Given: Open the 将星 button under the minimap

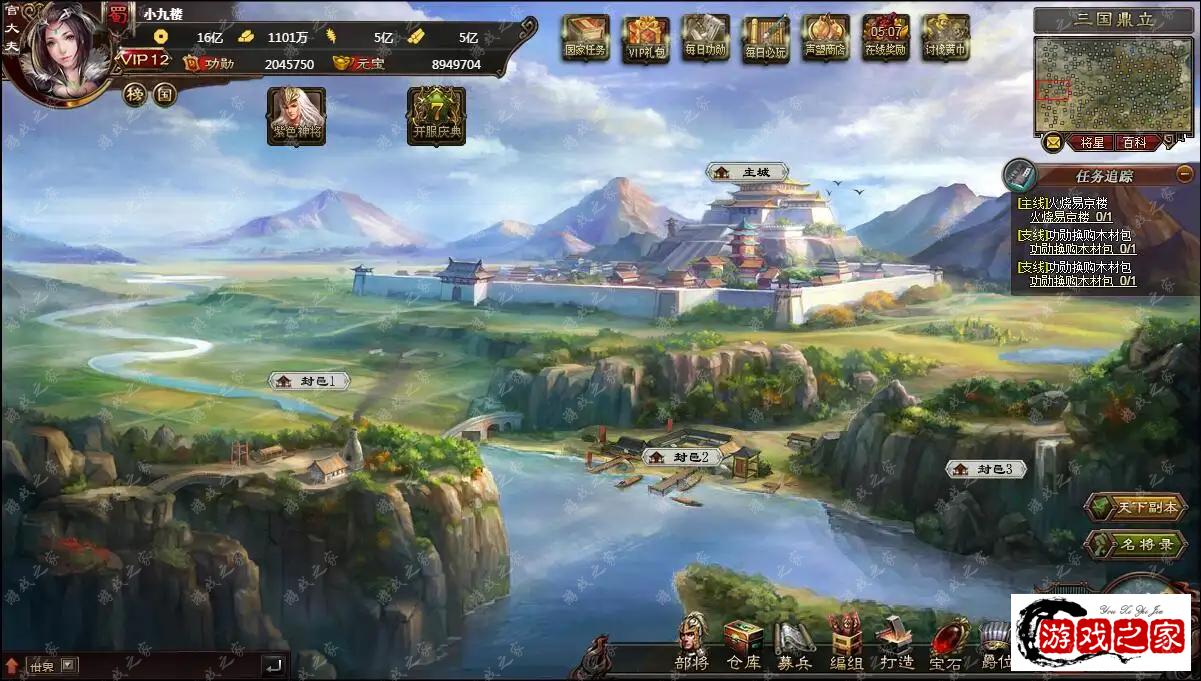Looking at the screenshot, I should [x=1091, y=143].
